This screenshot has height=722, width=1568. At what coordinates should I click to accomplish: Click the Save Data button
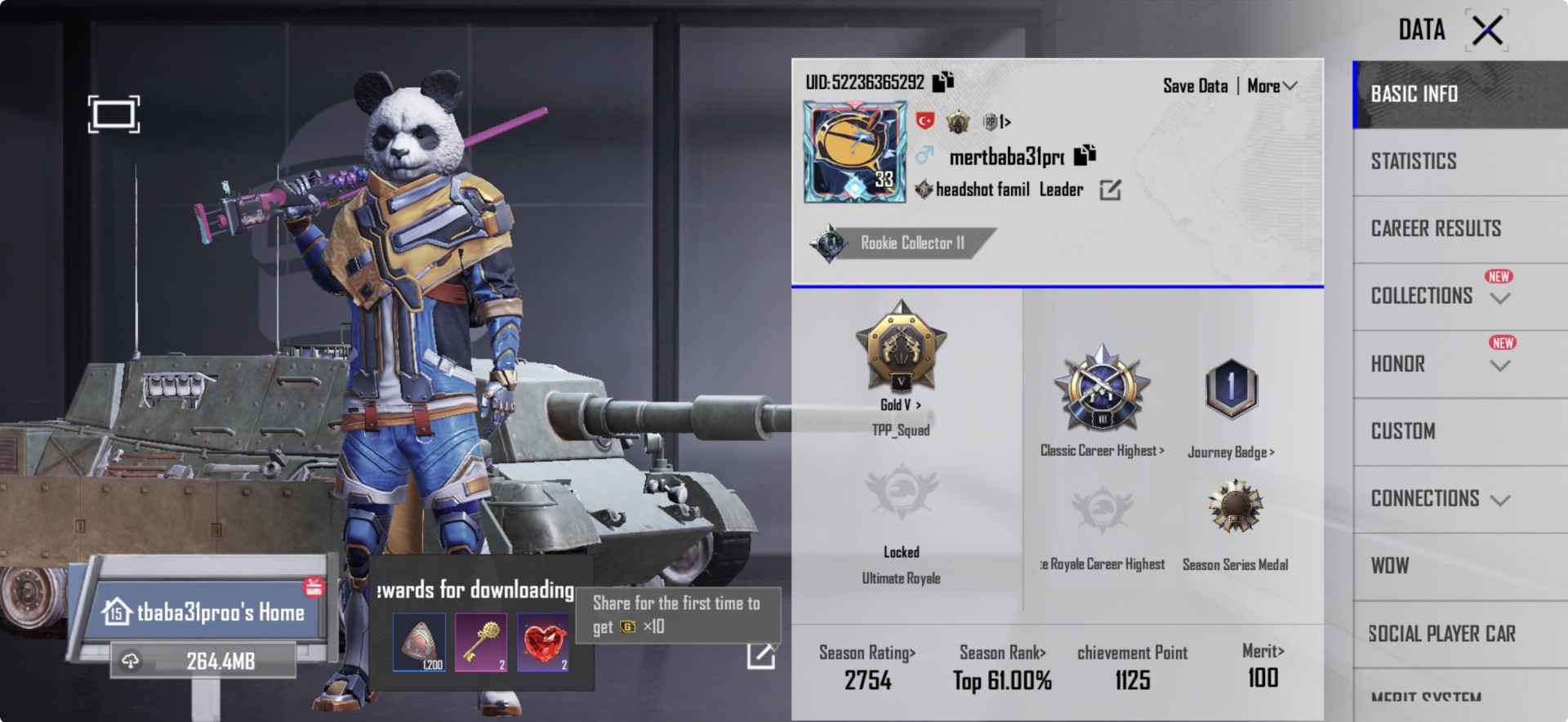(1196, 85)
